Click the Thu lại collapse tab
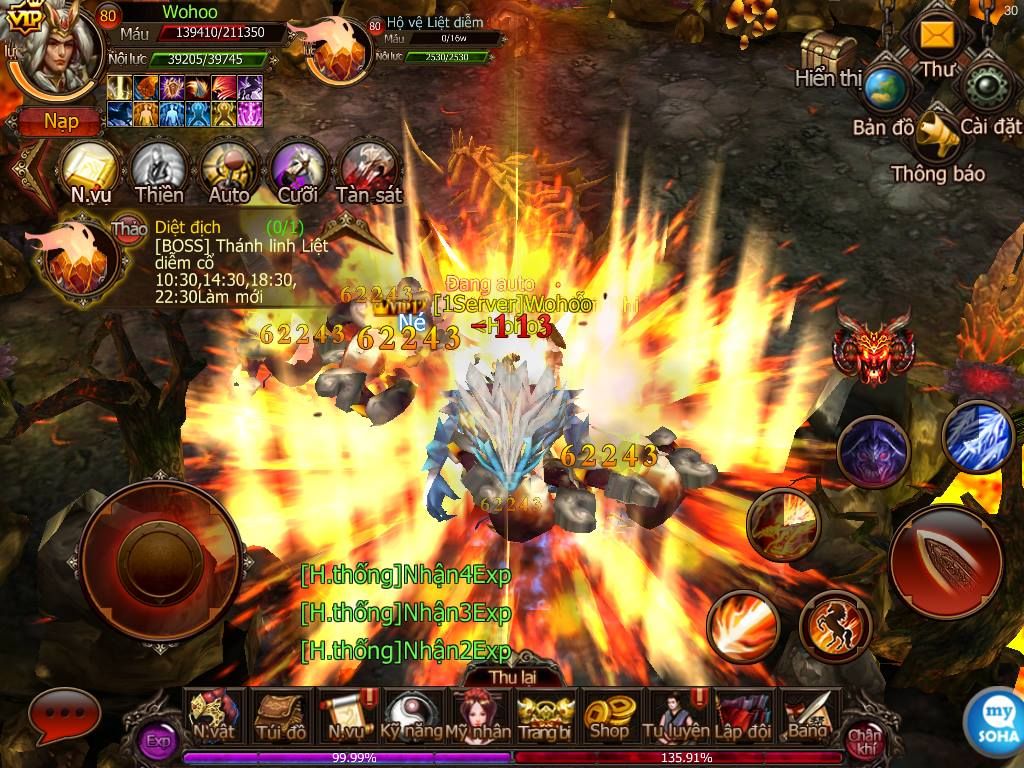This screenshot has height=768, width=1024. [x=513, y=675]
